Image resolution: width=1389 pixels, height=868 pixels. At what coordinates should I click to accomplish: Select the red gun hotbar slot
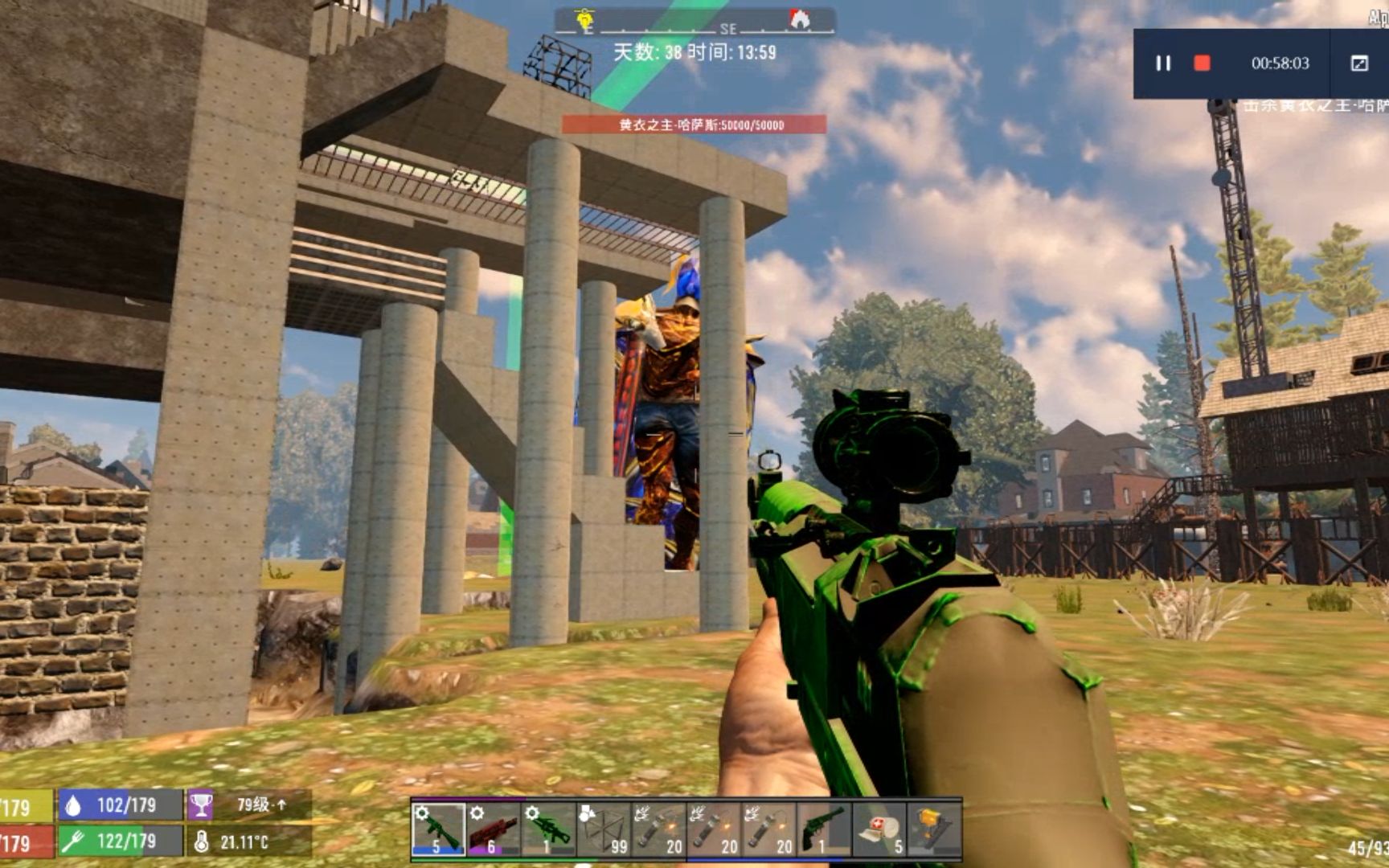(x=493, y=829)
